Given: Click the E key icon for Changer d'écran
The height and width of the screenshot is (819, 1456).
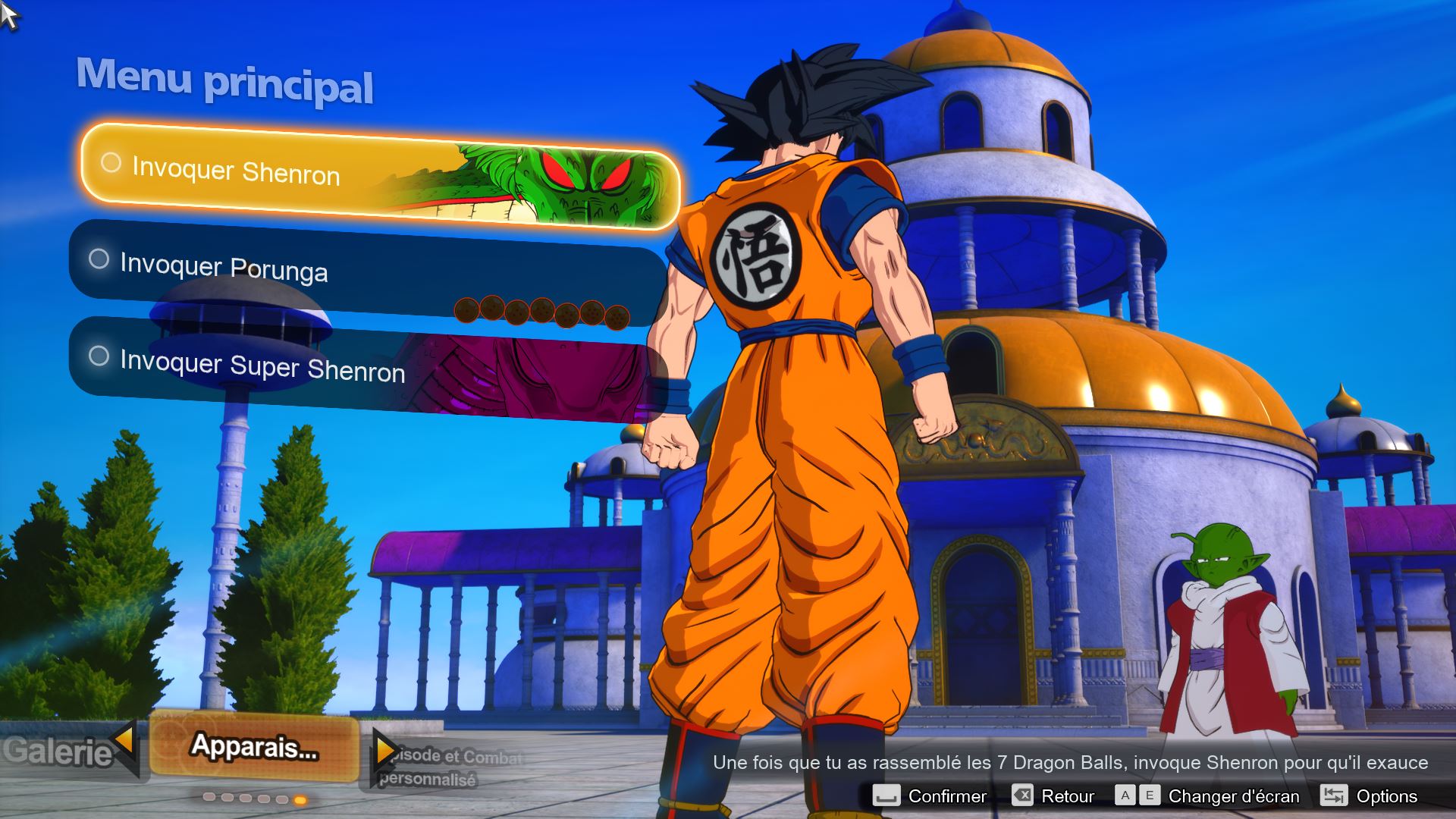Looking at the screenshot, I should coord(1148,795).
